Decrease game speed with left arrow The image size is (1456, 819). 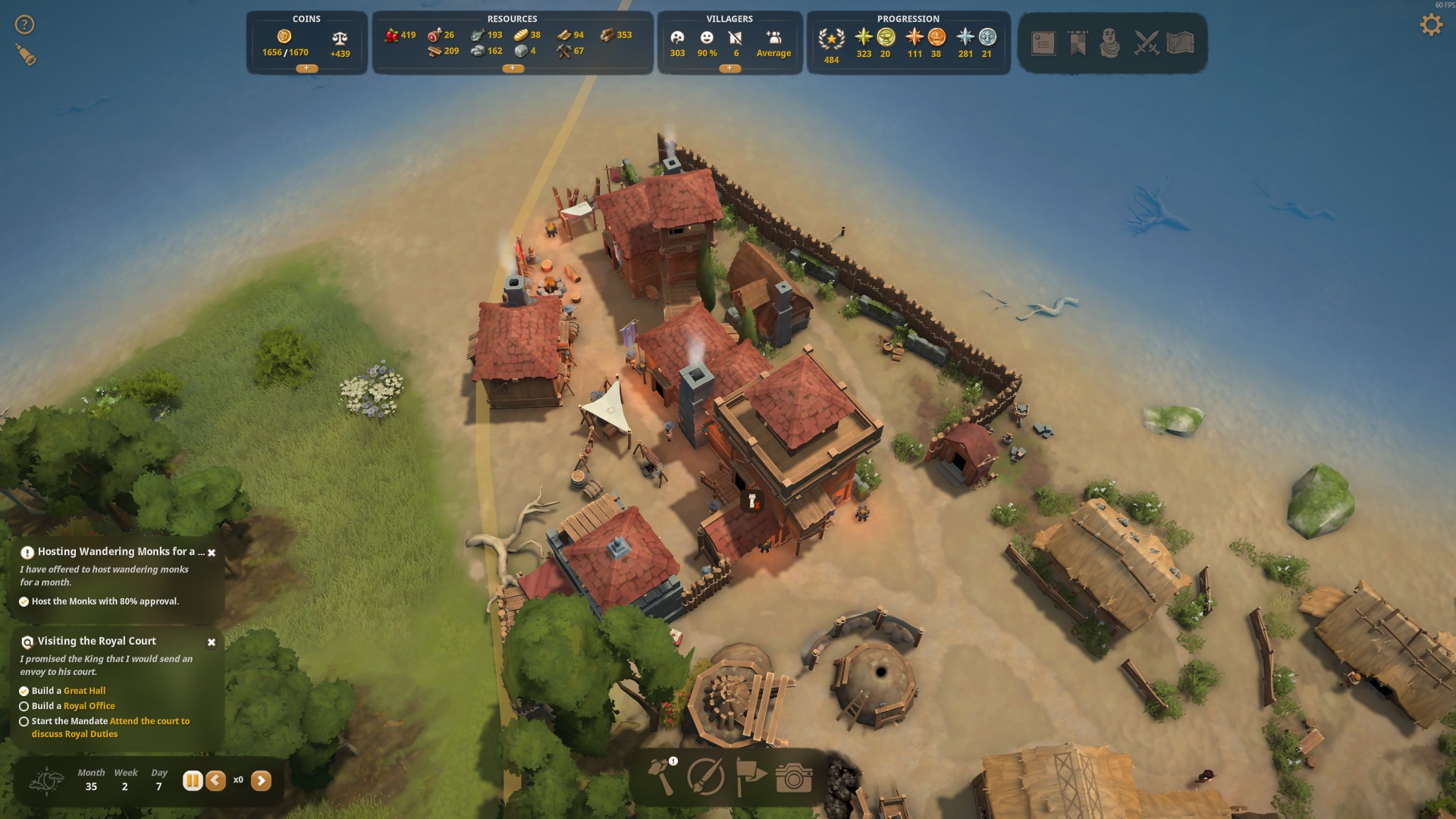[216, 780]
